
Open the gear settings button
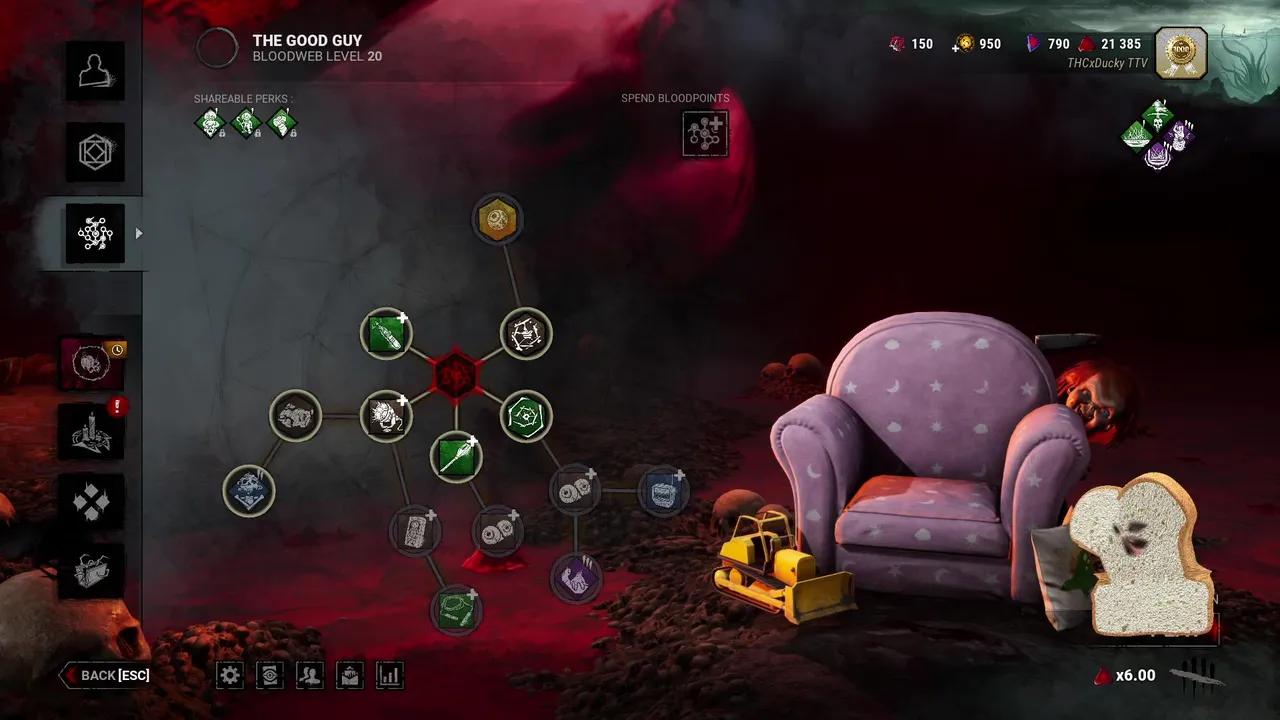[x=230, y=675]
